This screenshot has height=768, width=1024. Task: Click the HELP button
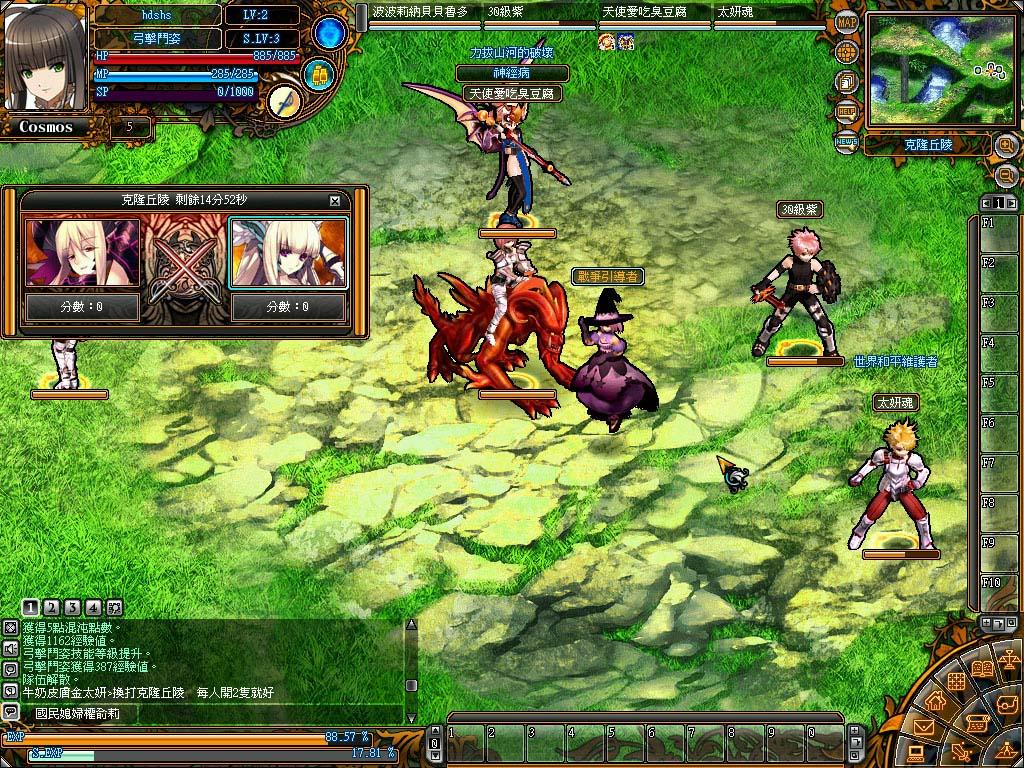pos(847,111)
